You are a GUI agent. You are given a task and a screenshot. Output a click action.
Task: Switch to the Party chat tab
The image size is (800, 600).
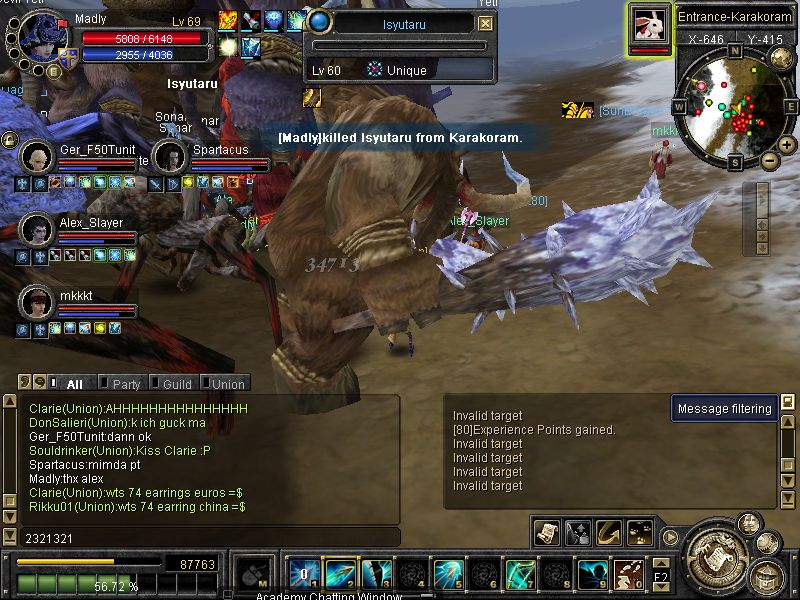[x=126, y=383]
